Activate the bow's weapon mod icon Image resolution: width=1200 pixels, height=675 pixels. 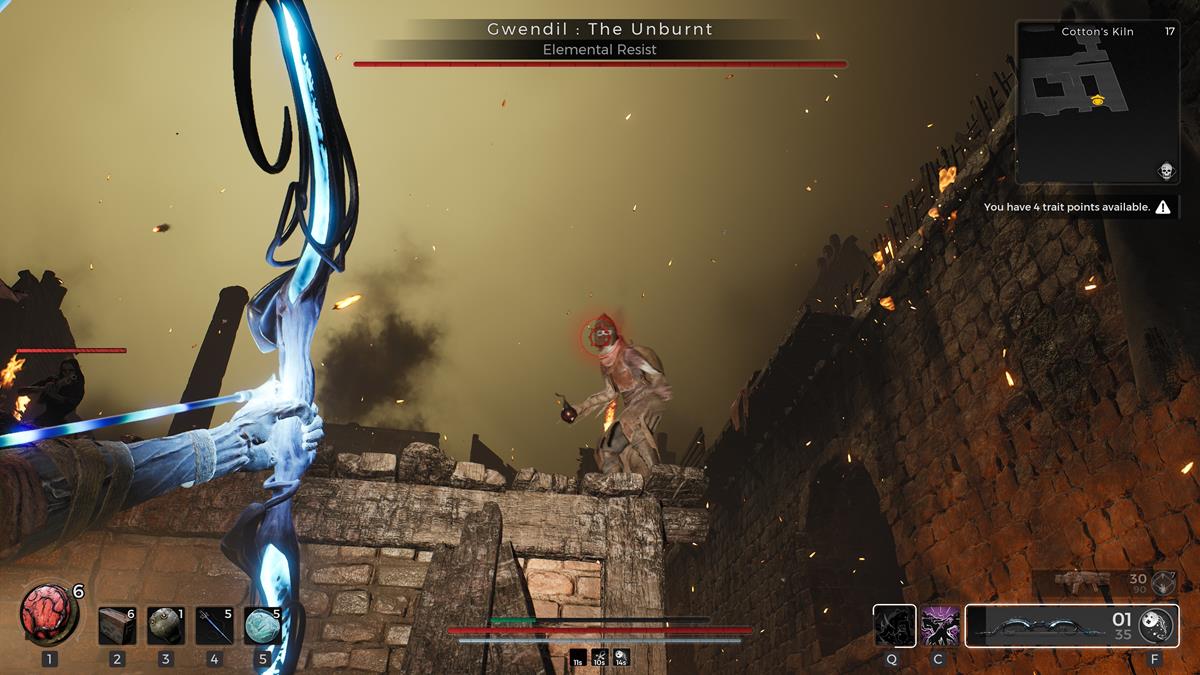pos(1156,625)
